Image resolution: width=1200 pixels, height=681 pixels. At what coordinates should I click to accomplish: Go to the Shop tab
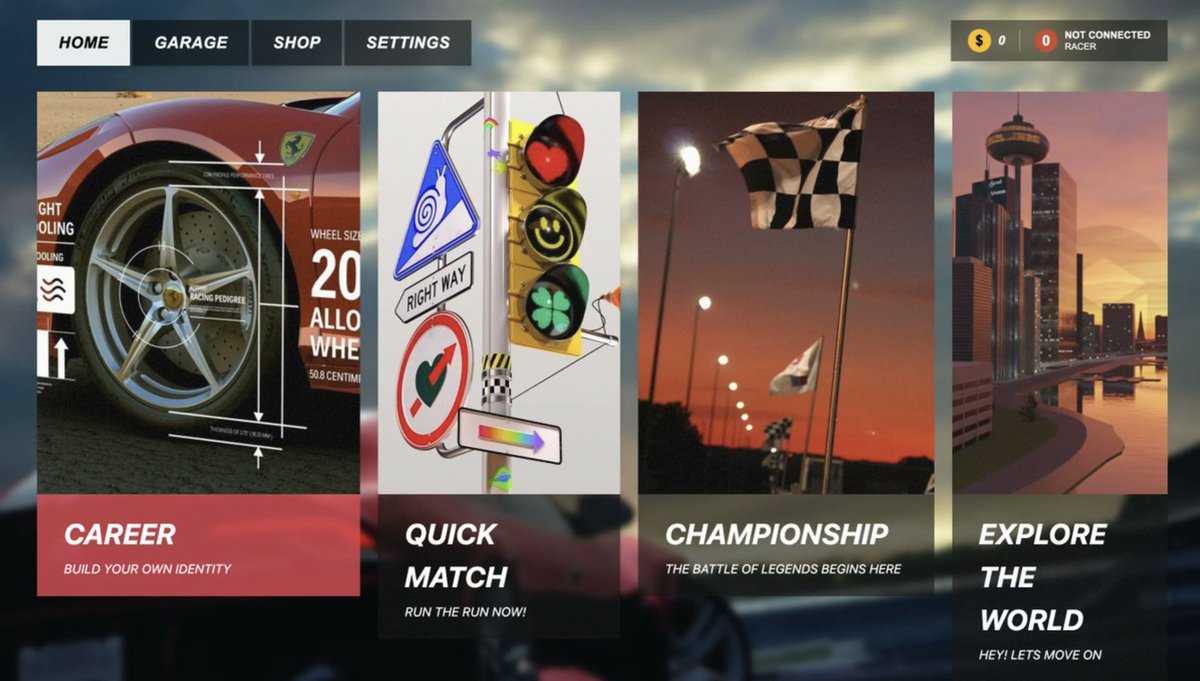tap(297, 43)
